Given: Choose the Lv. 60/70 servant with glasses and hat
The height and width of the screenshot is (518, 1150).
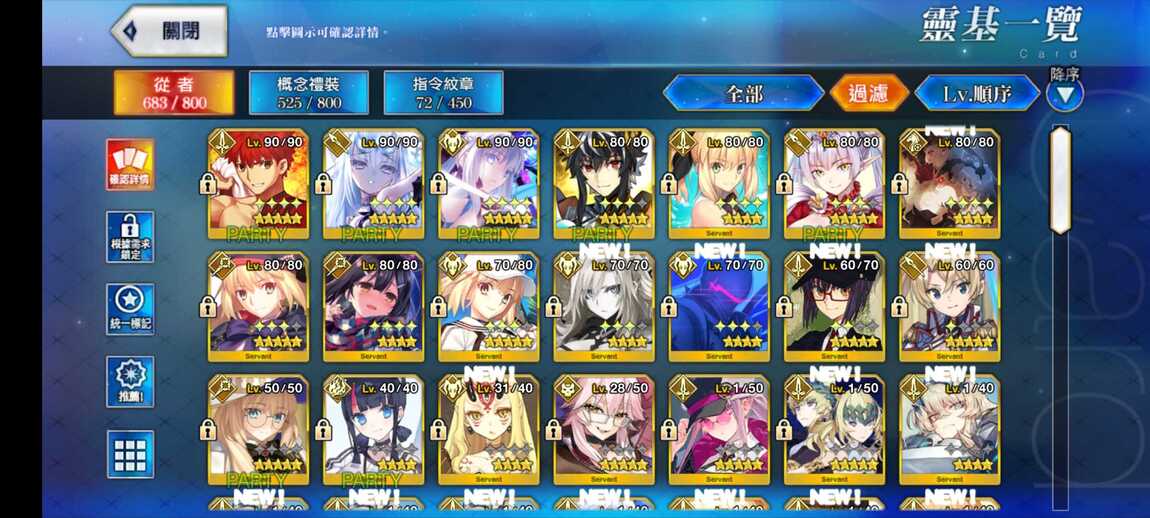Looking at the screenshot, I should click(x=834, y=307).
